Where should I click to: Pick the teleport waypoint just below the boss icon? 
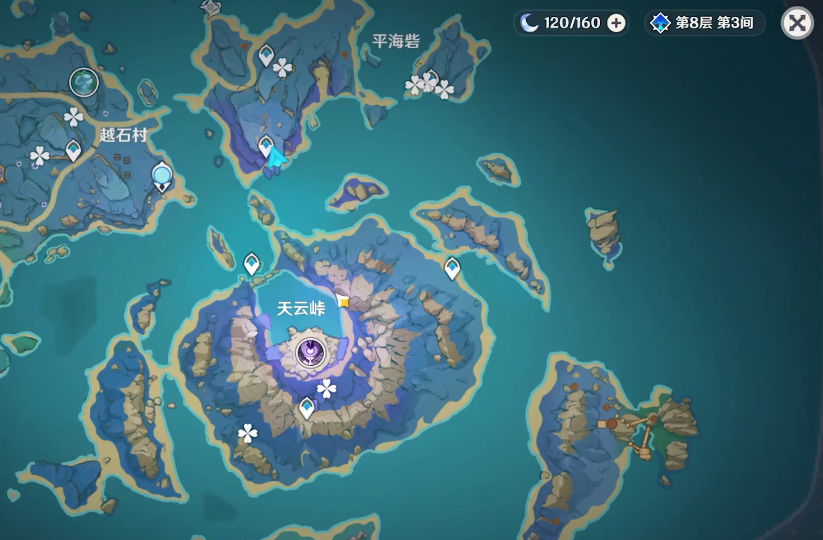307,407
